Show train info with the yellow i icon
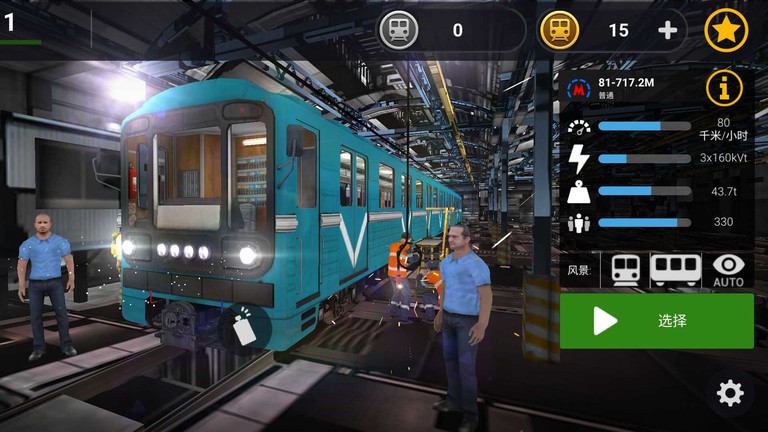Image resolution: width=768 pixels, height=432 pixels. [x=724, y=89]
